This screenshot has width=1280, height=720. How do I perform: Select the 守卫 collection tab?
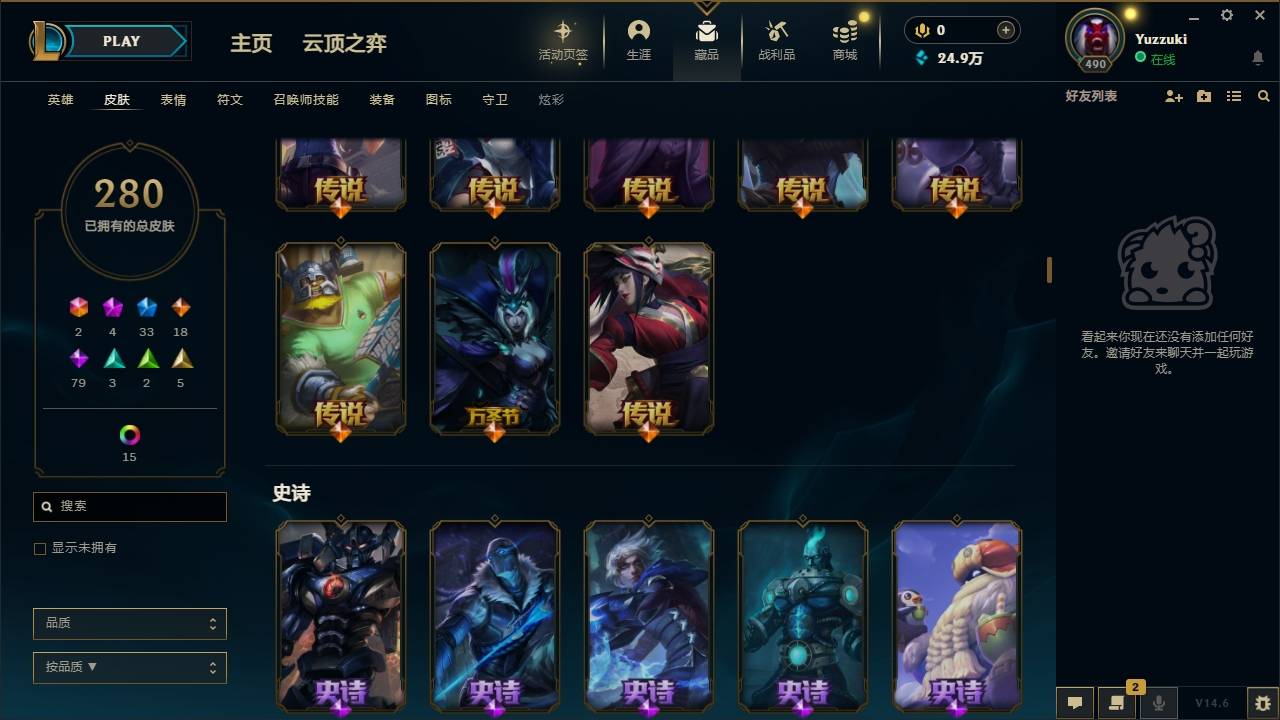pos(494,99)
